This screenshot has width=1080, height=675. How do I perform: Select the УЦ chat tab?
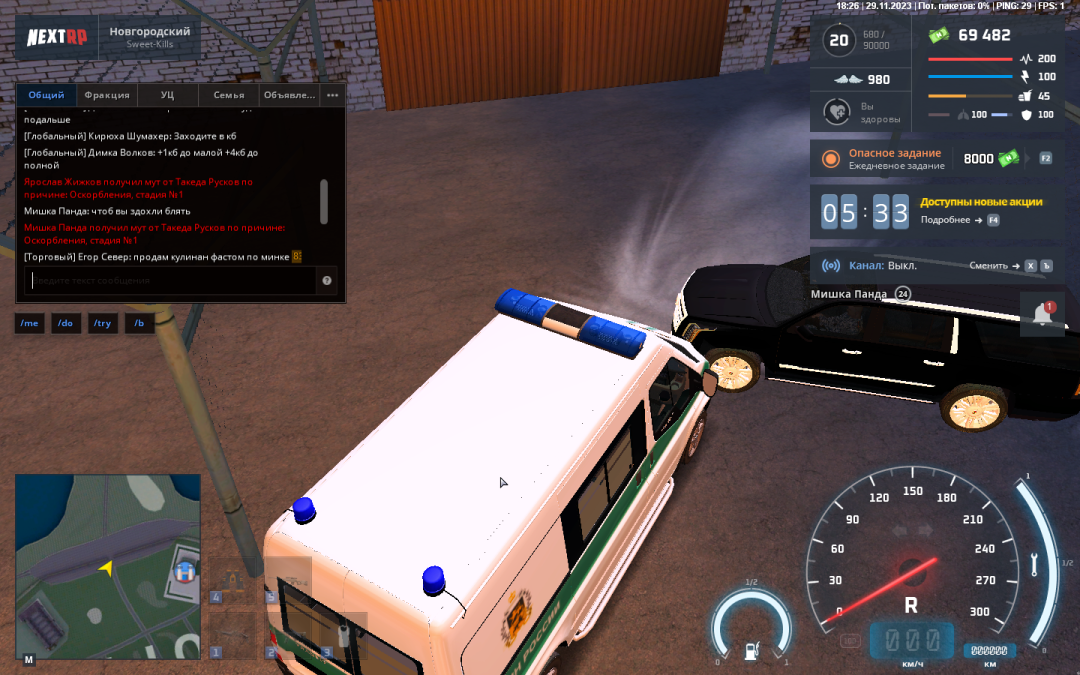pos(168,95)
